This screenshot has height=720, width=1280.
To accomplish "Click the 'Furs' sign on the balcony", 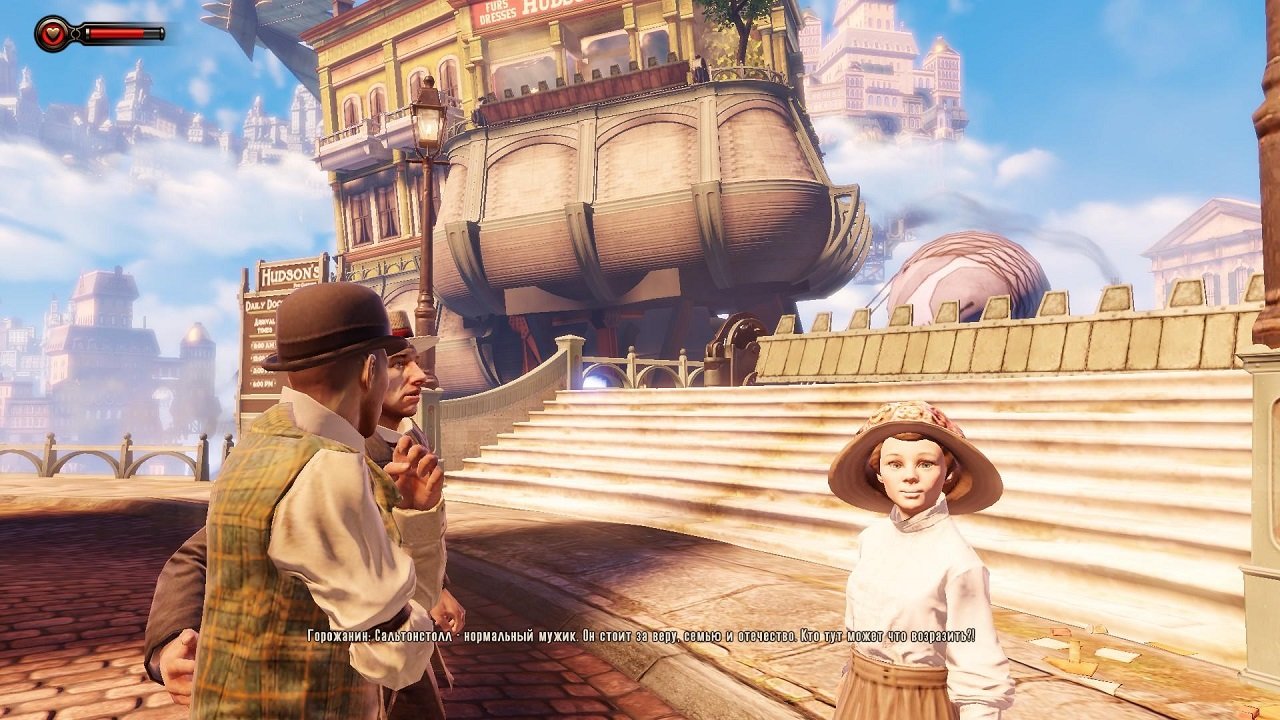I will click(497, 7).
